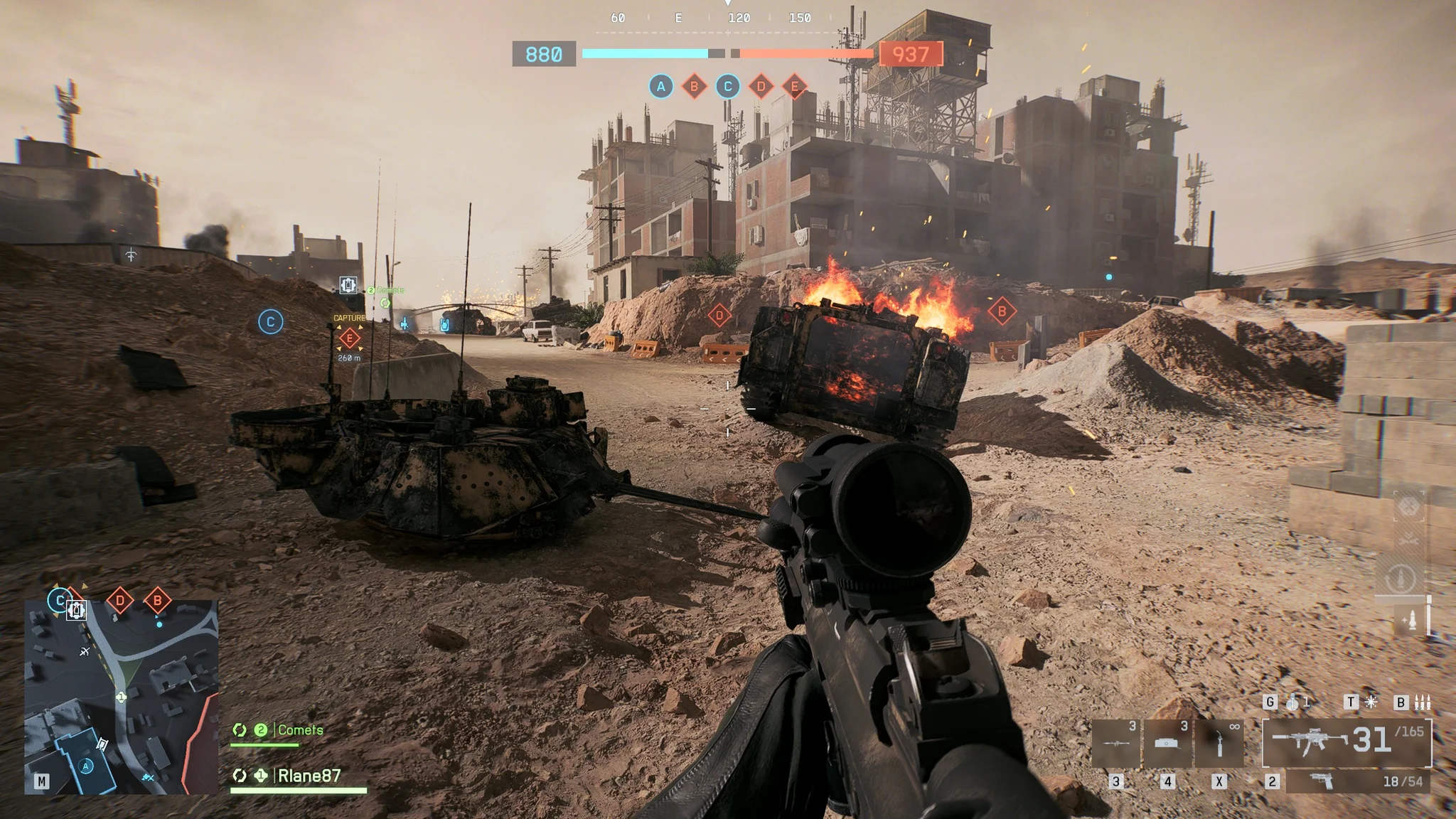Viewport: 1456px width, 819px height.
Task: Select the grenade icon
Action: [1293, 702]
